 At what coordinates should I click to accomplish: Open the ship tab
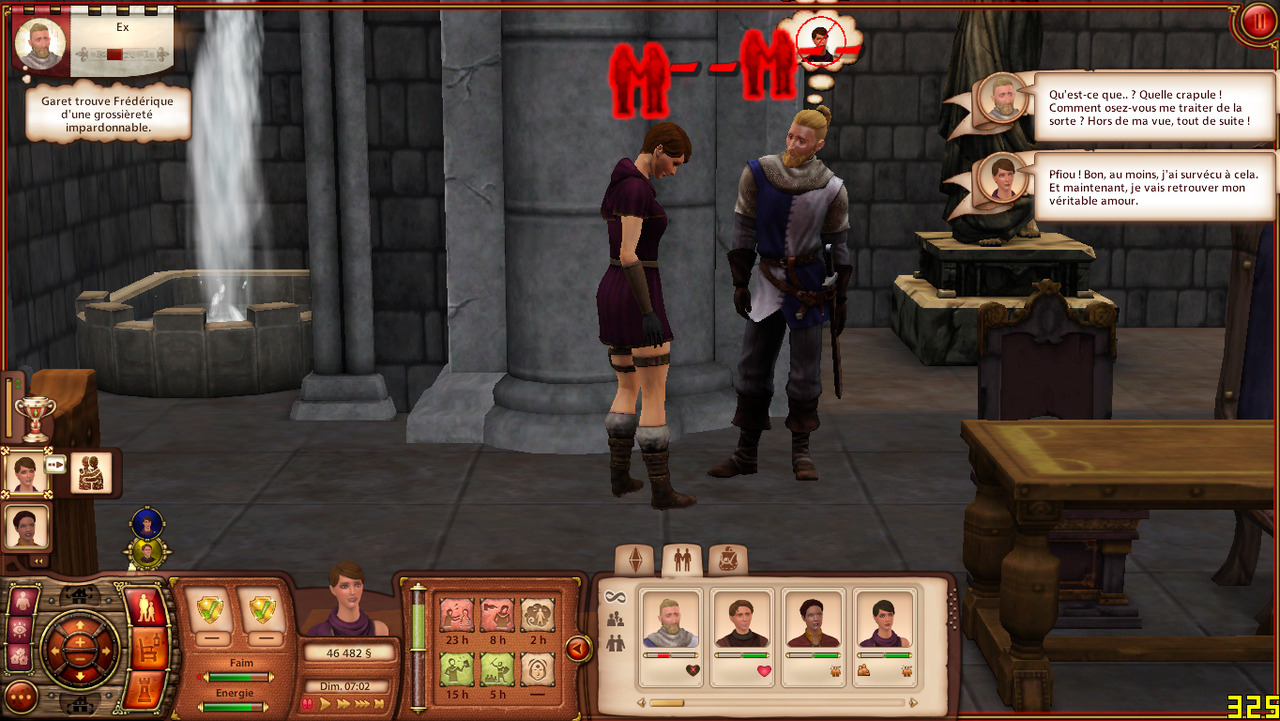(728, 560)
